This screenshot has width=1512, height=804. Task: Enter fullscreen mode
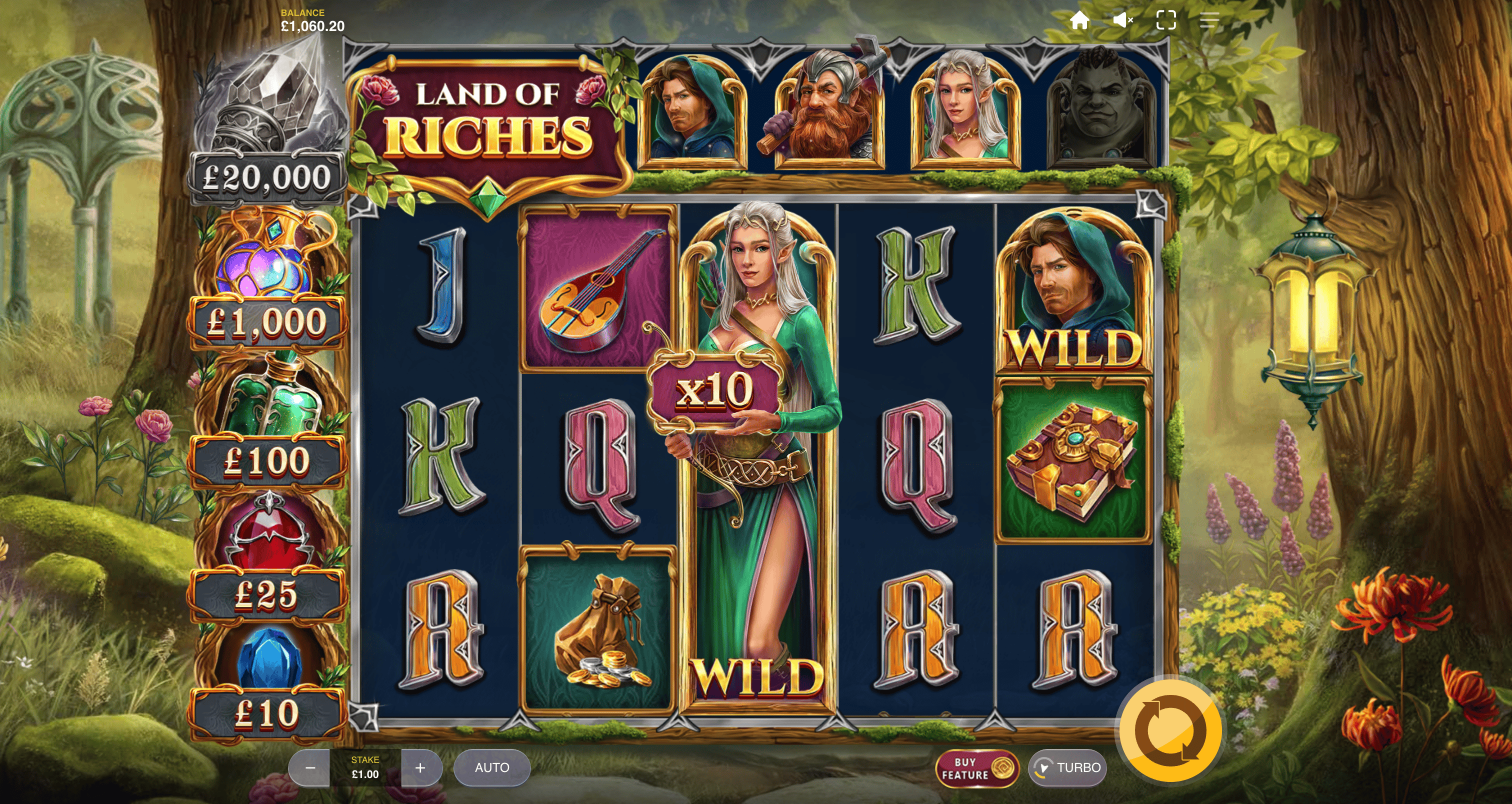tap(1165, 21)
